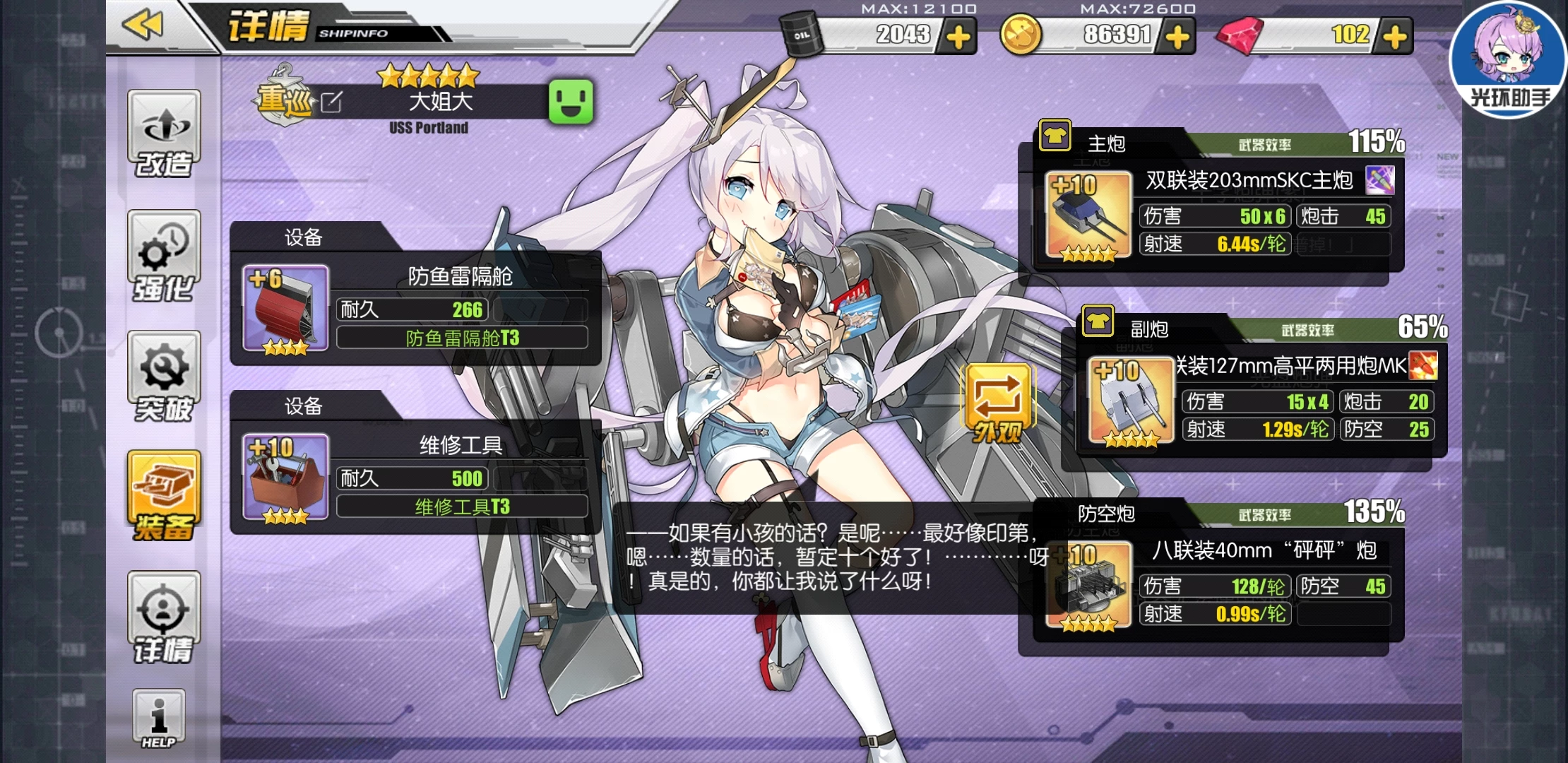This screenshot has height=763, width=1568.
Task: Select the 40mm anti-air gun slot
Action: click(x=1088, y=586)
